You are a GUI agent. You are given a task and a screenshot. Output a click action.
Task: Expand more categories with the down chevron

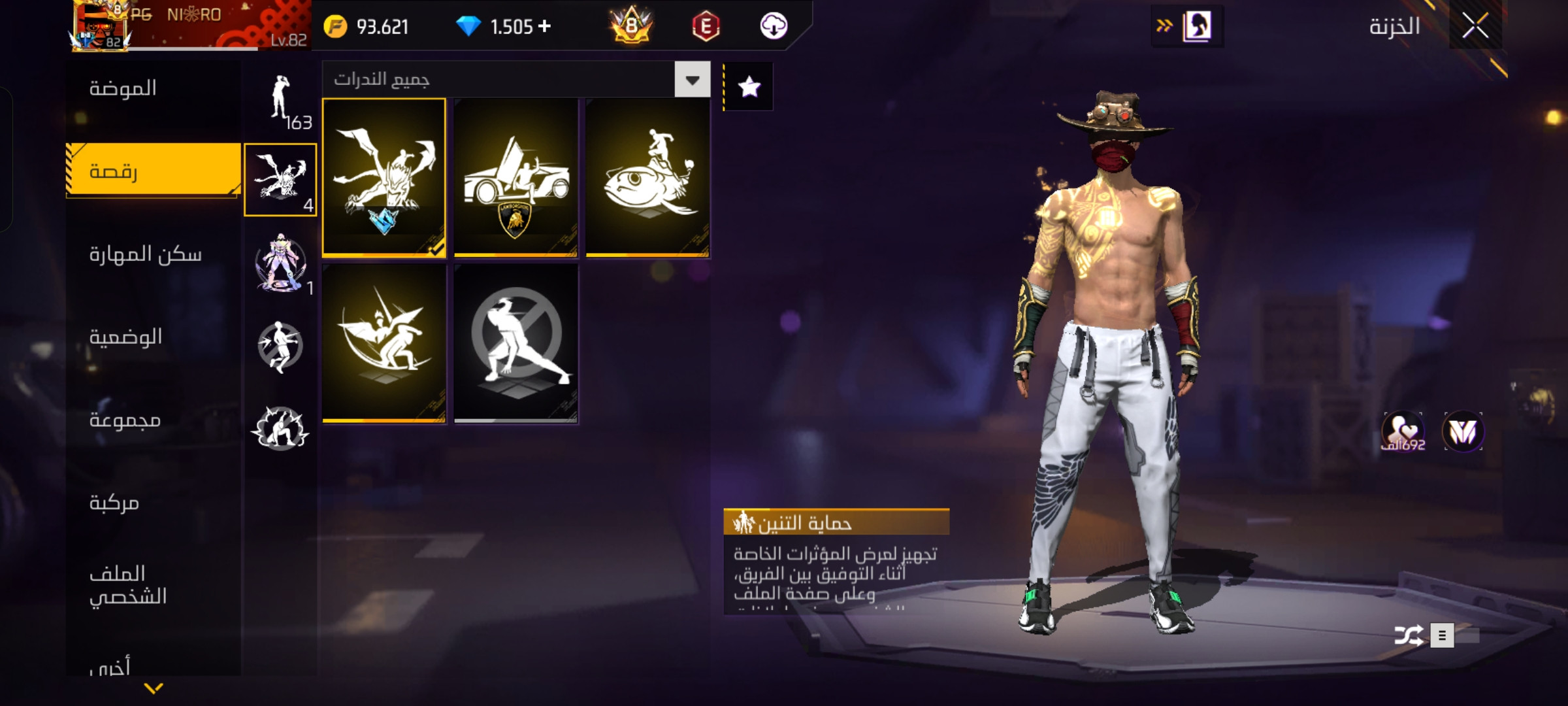point(154,688)
